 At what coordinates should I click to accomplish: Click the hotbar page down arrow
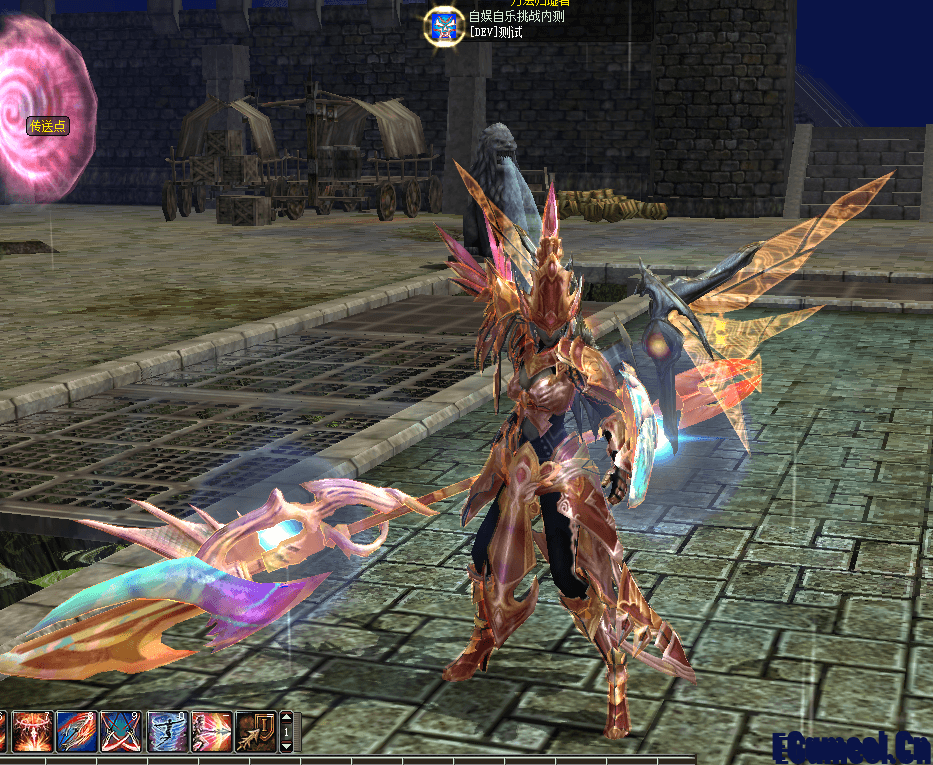(x=286, y=745)
